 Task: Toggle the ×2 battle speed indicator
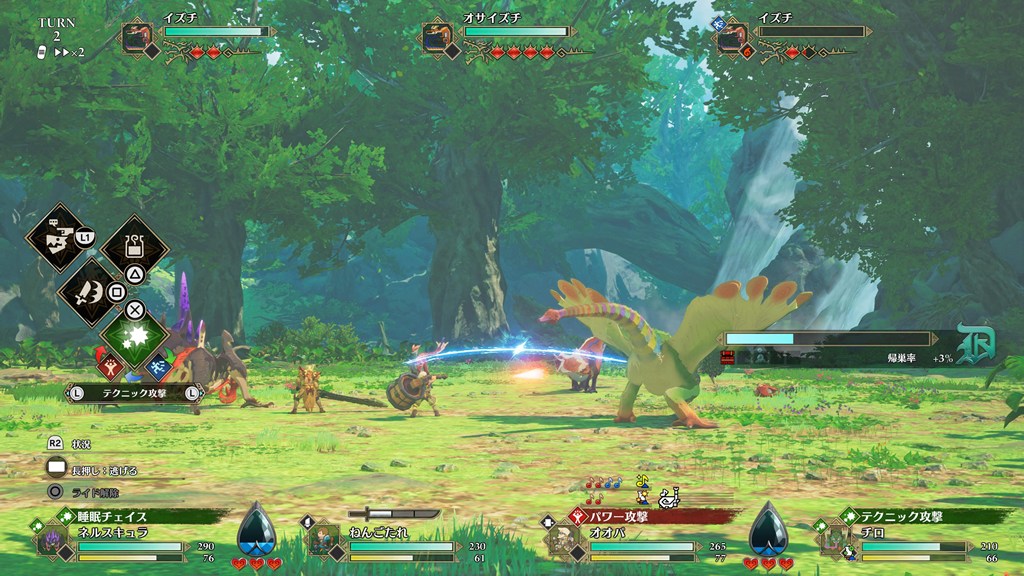[x=70, y=52]
